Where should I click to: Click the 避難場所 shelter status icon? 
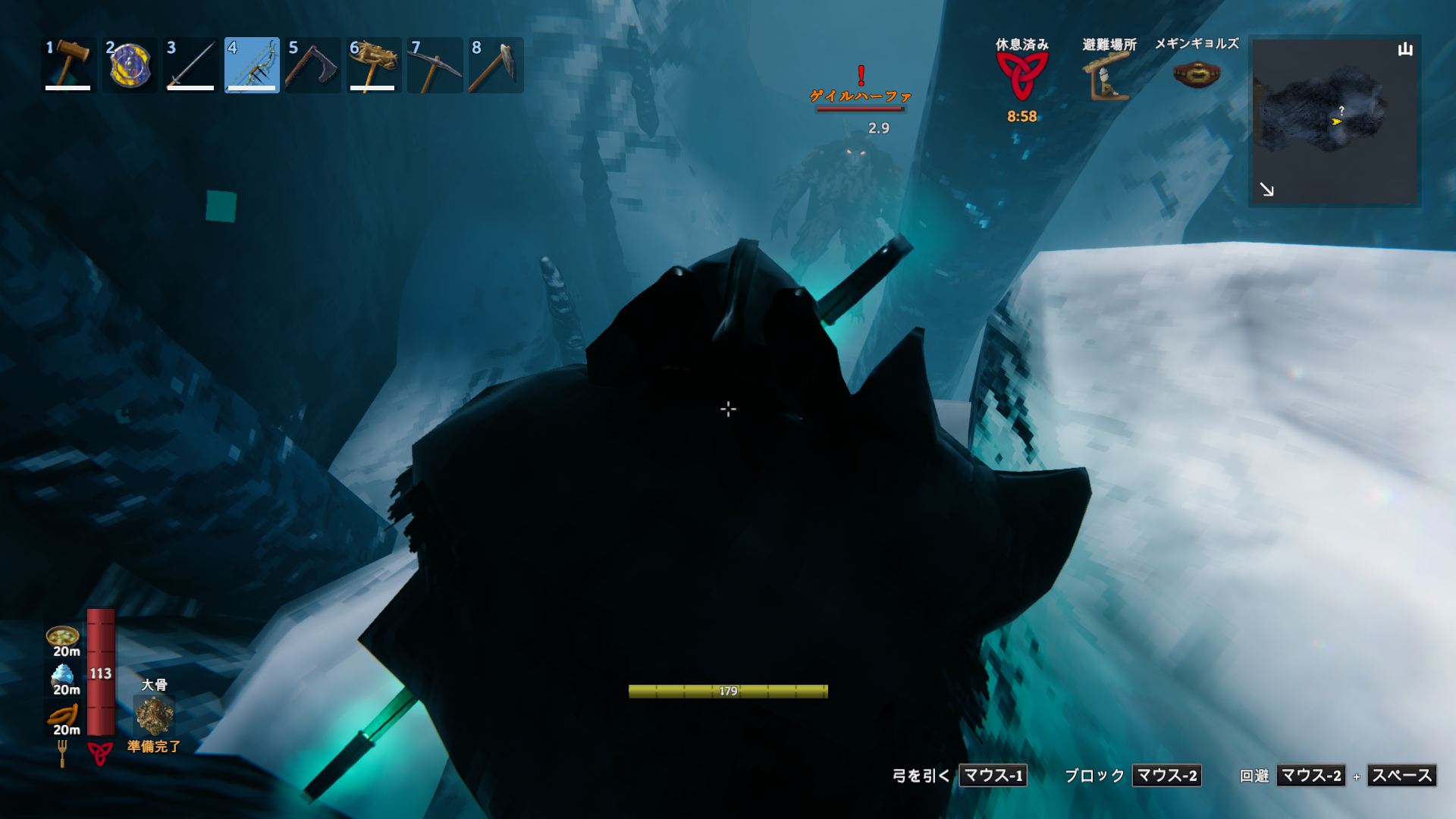click(1108, 77)
